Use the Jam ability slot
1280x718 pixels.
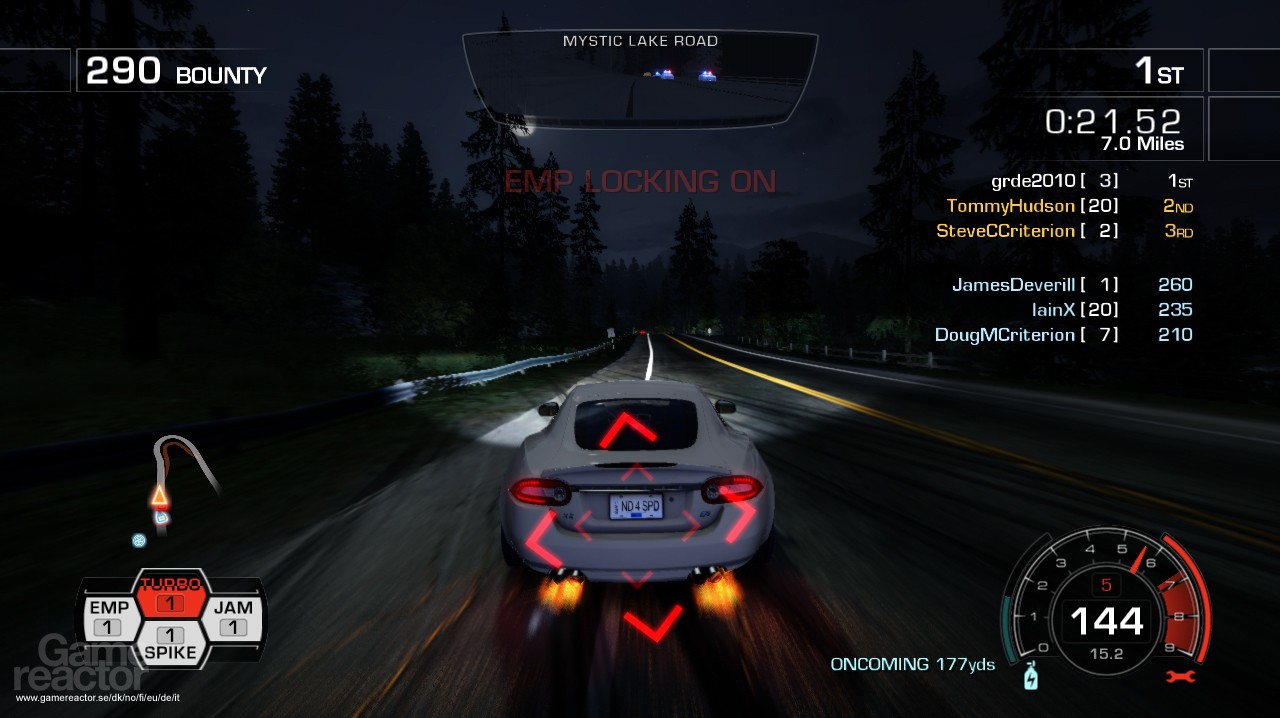click(x=233, y=617)
